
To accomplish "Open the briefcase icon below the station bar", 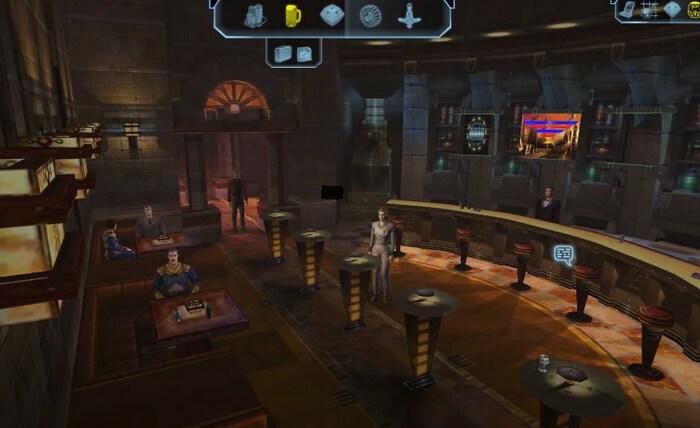I will [283, 53].
